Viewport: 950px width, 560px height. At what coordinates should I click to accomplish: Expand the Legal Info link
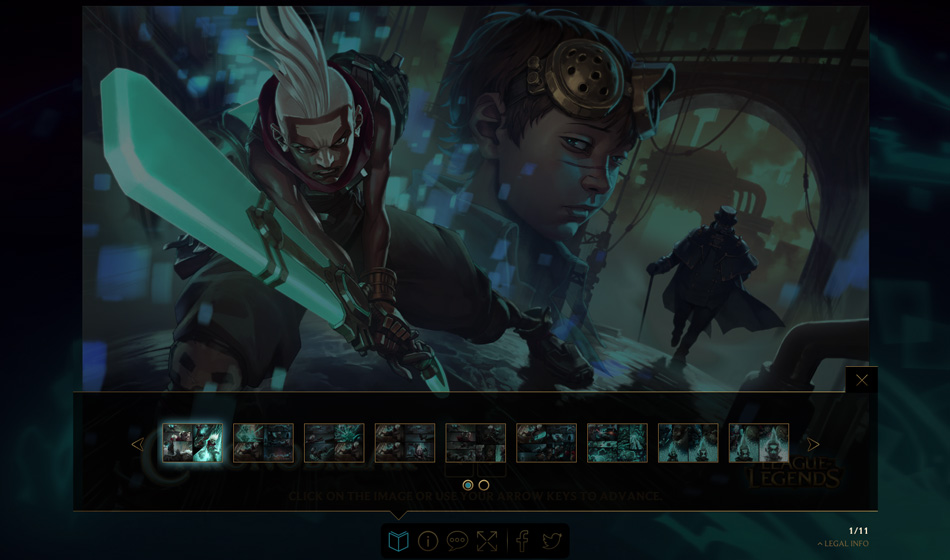click(843, 544)
